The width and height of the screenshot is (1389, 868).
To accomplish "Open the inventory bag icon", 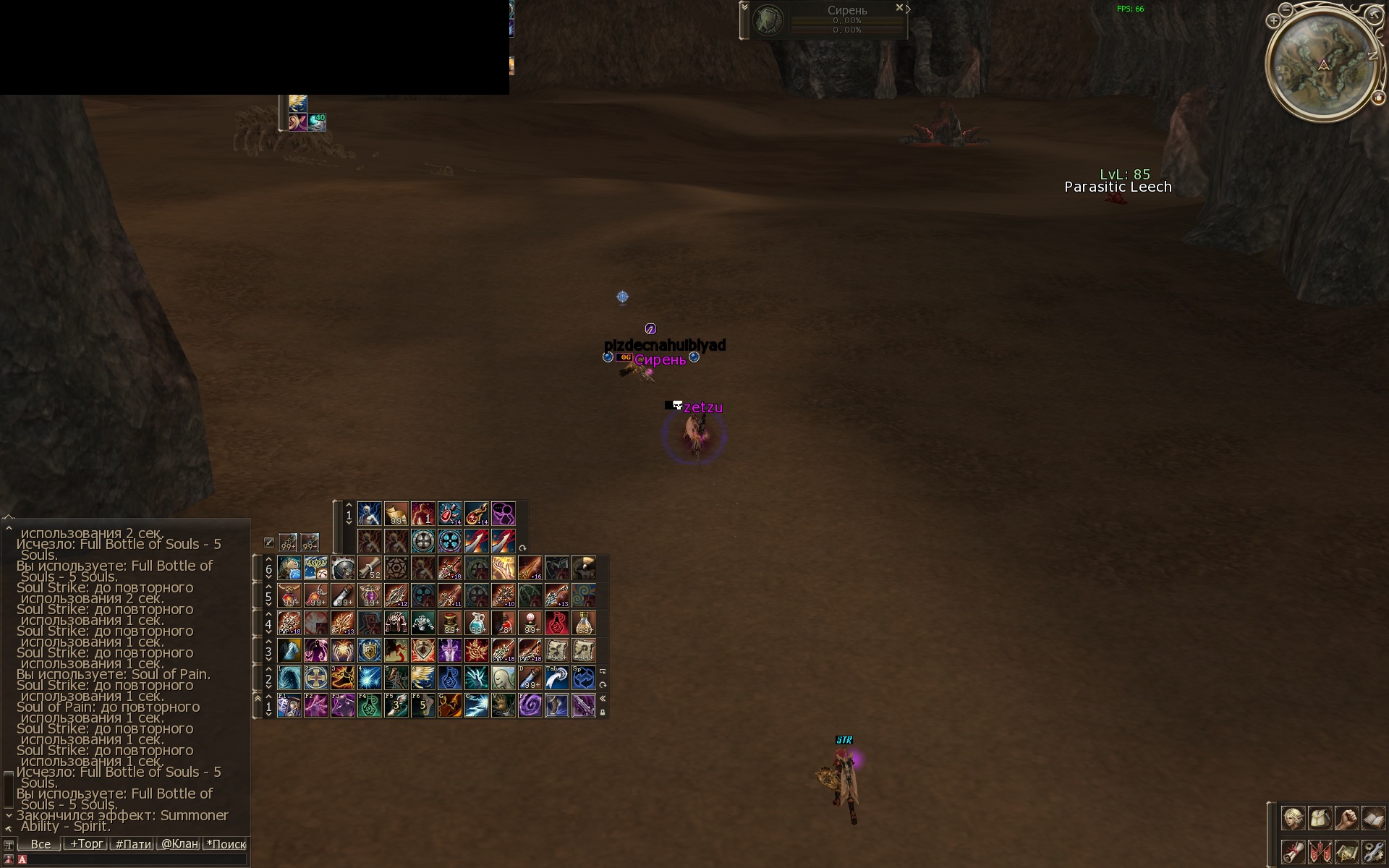I will [x=1320, y=818].
